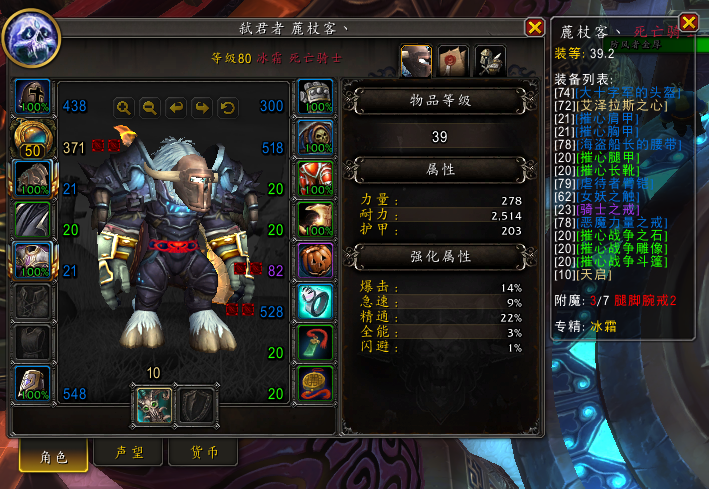
Task: Select the 角色 tab
Action: click(x=53, y=456)
